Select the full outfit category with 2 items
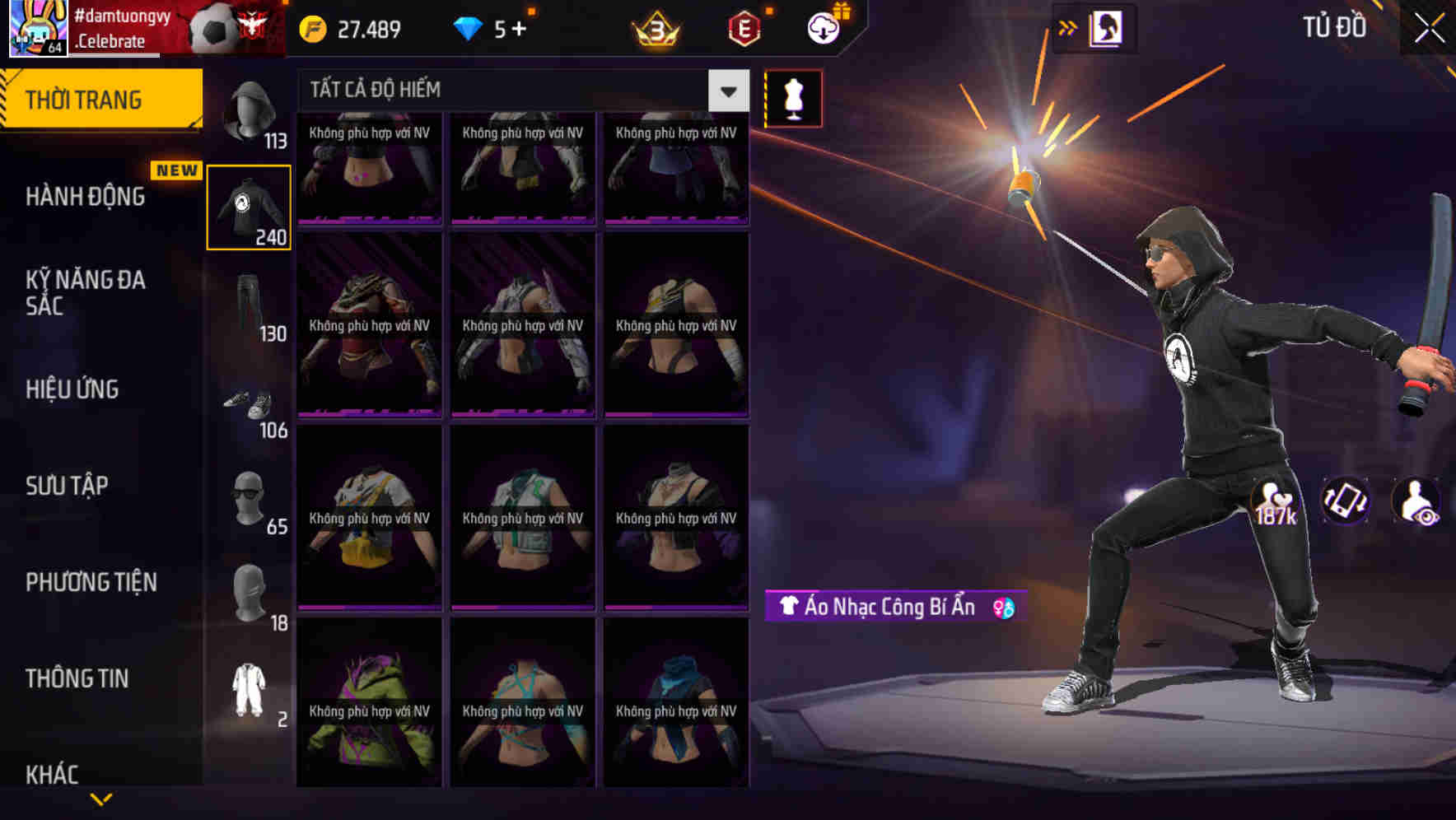 [x=247, y=692]
